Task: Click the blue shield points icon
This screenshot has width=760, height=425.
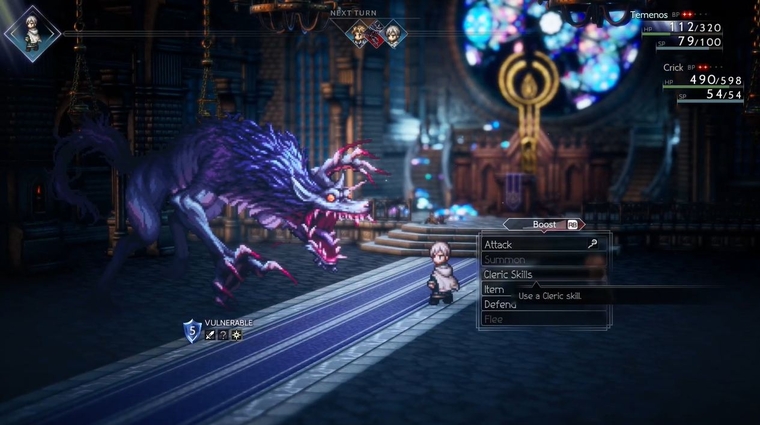Action: pos(192,331)
